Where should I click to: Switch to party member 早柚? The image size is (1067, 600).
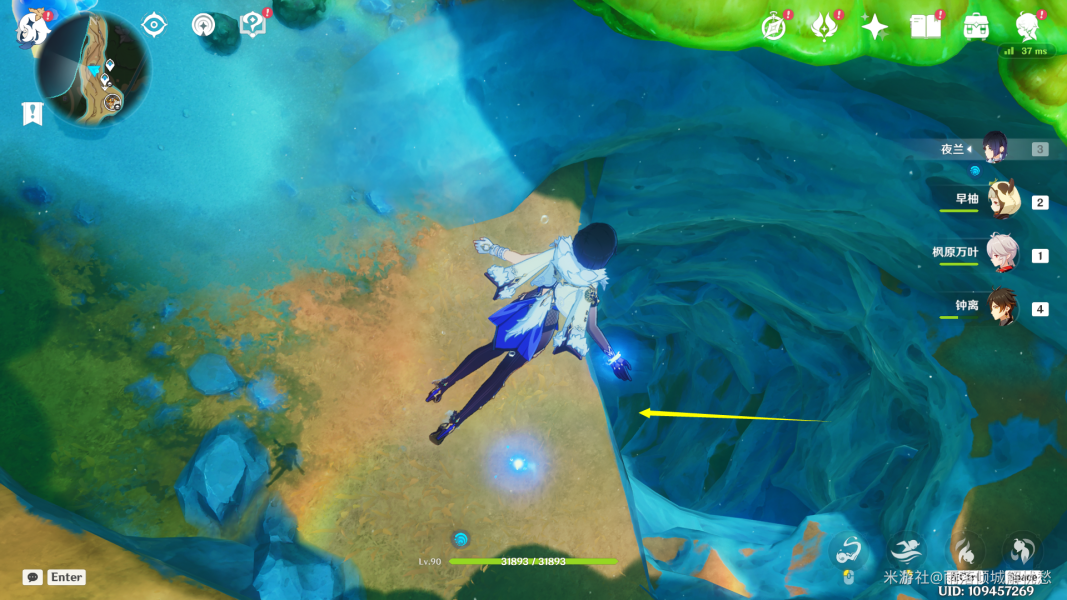pos(1001,201)
